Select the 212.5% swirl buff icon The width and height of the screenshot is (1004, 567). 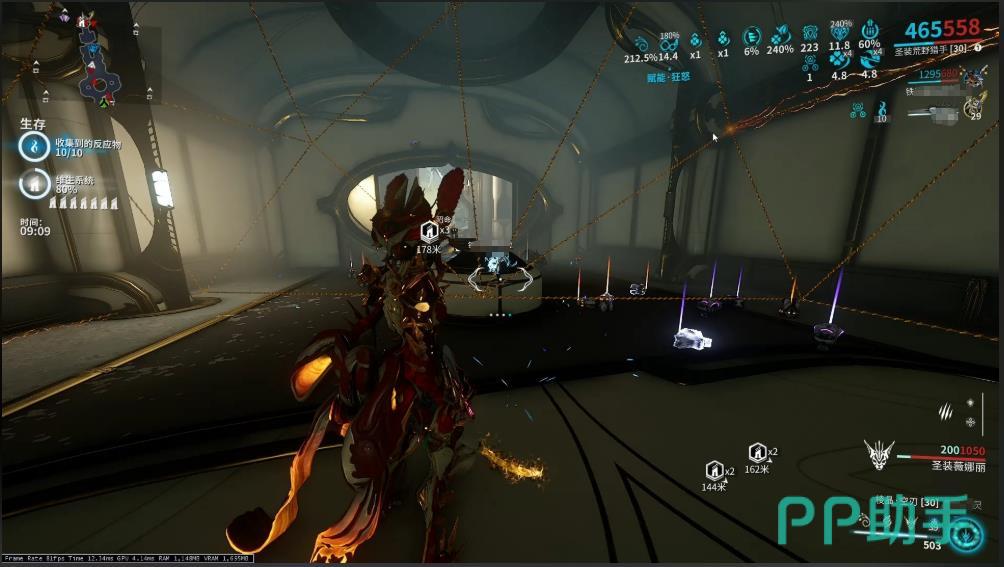(x=640, y=42)
